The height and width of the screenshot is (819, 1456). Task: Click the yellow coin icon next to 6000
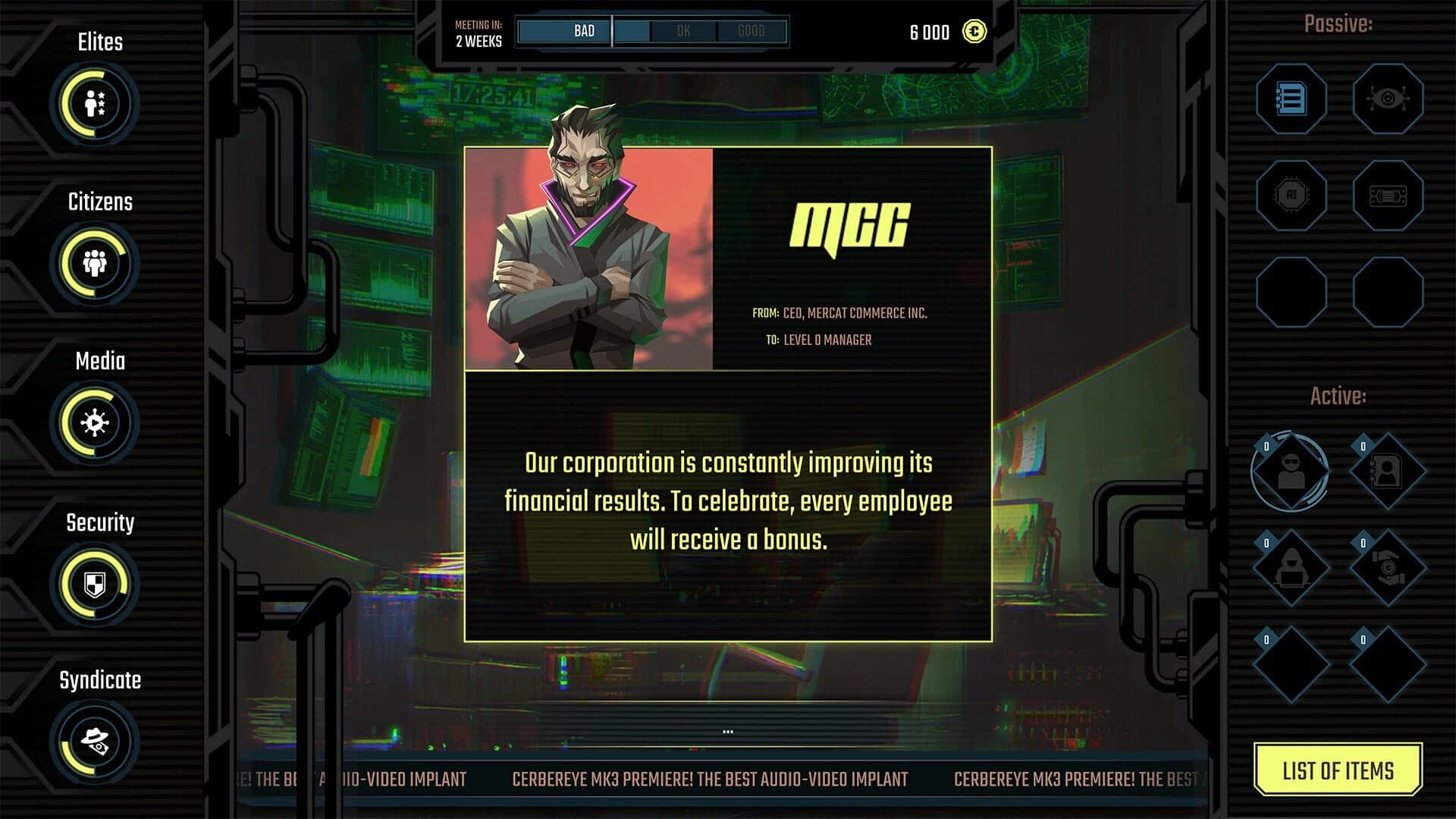click(975, 32)
